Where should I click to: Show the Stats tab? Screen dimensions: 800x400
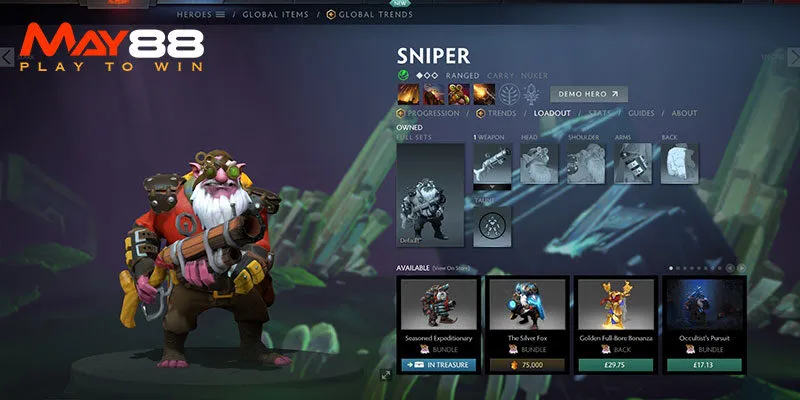coord(600,114)
